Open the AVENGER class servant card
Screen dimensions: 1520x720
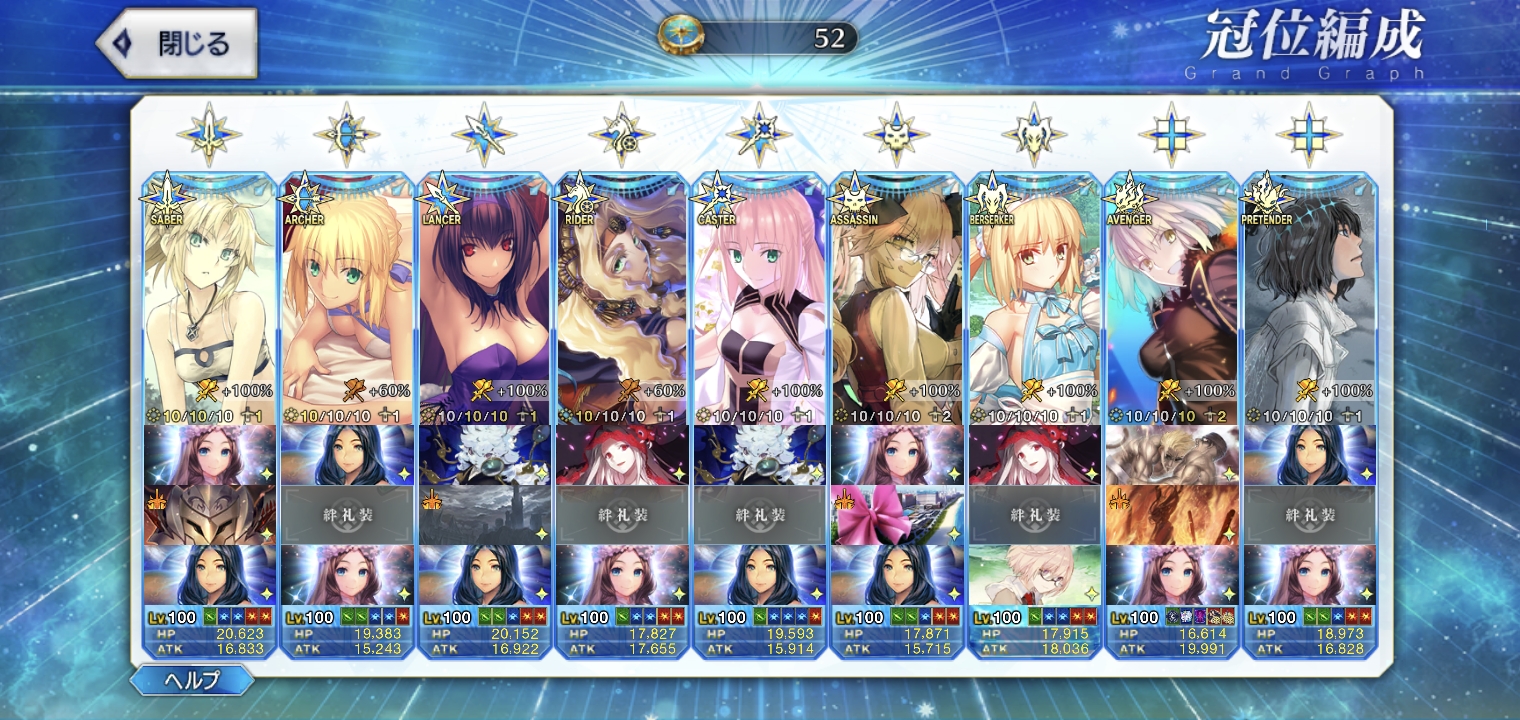pos(1172,300)
